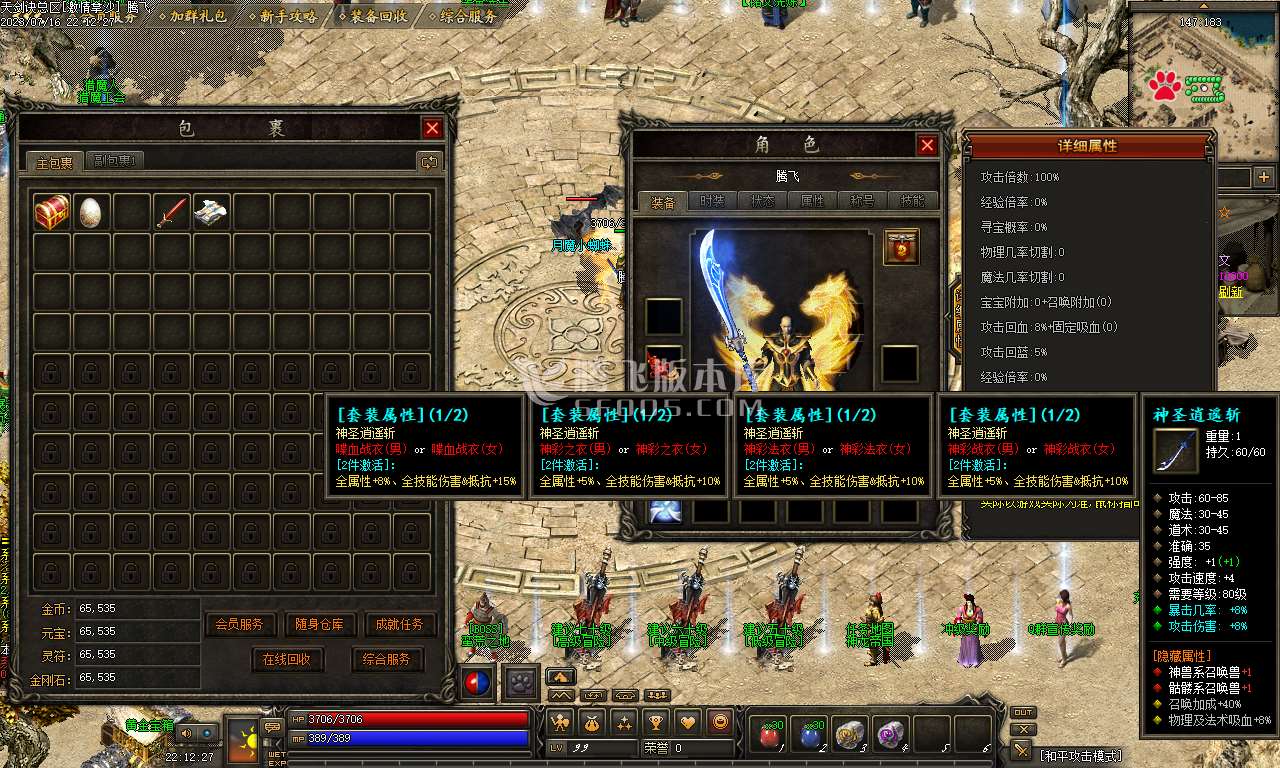1280x768 pixels.
Task: Open the 随身仓库 portable warehouse
Action: point(320,624)
